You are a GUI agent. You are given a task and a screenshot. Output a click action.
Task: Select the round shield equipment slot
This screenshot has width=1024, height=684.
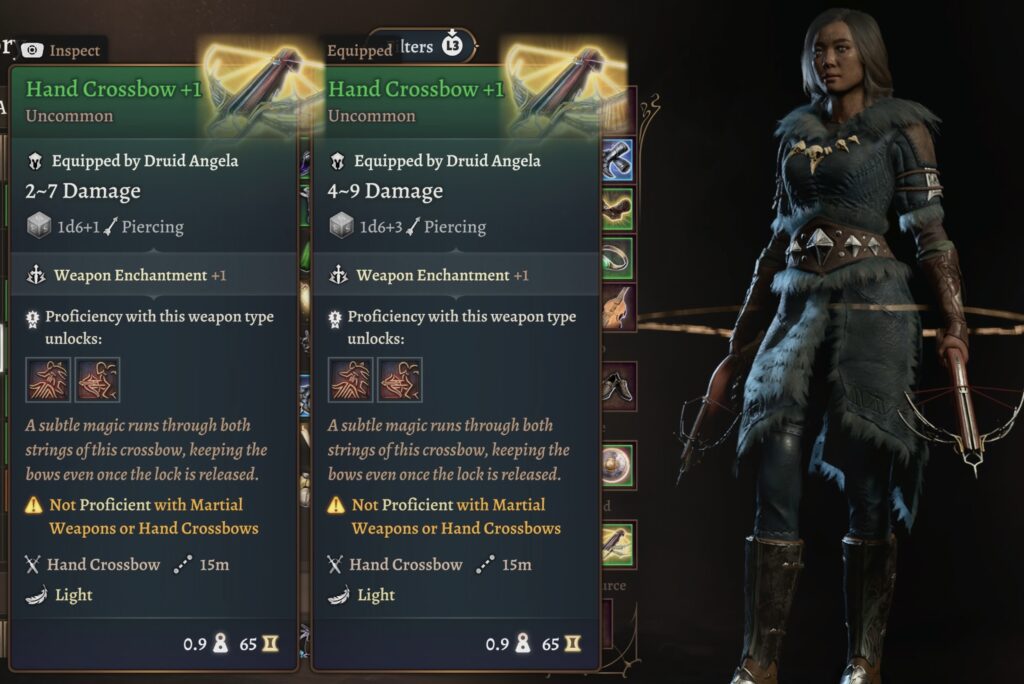click(x=617, y=464)
